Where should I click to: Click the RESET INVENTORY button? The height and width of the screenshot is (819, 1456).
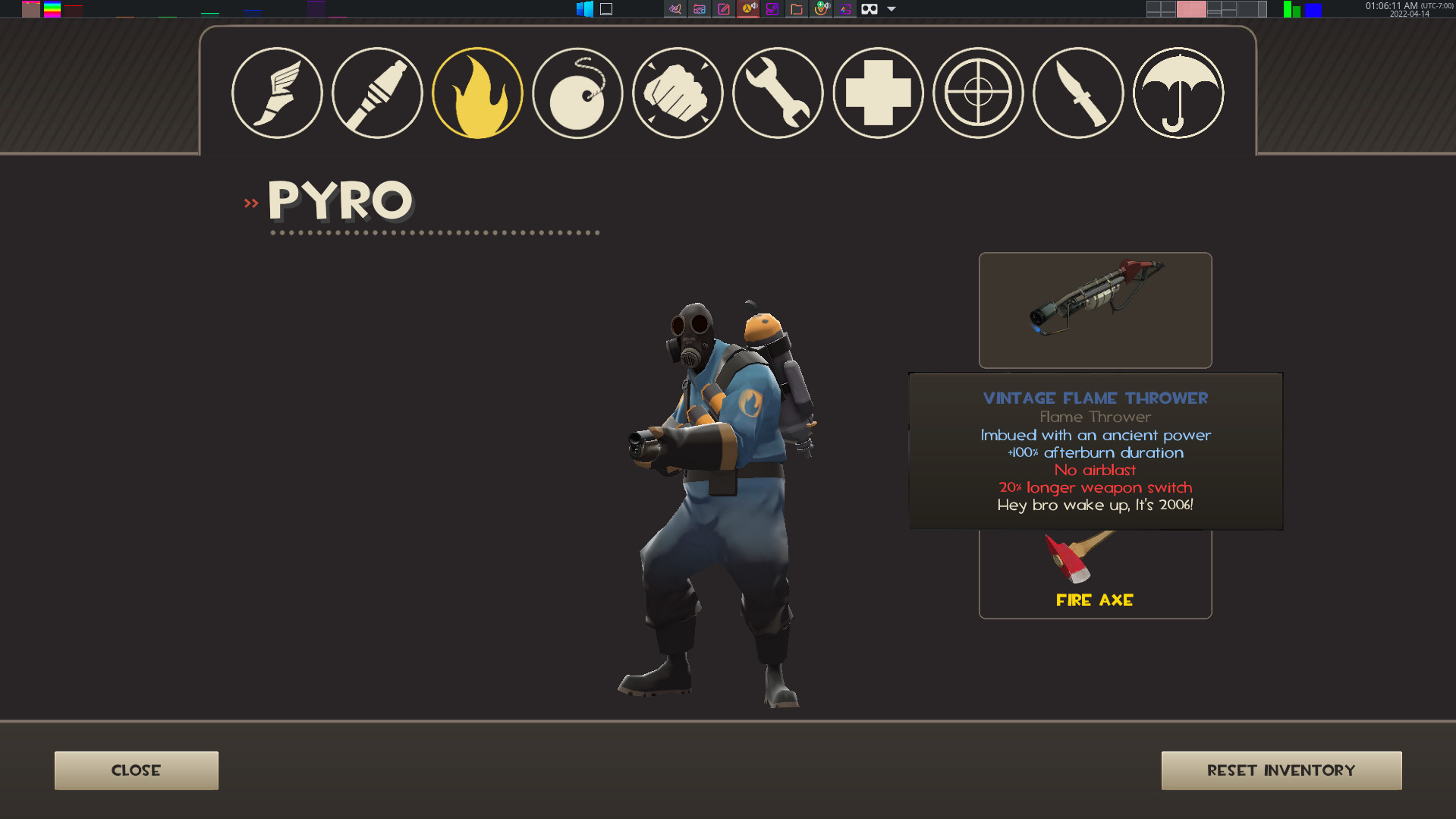tap(1281, 770)
